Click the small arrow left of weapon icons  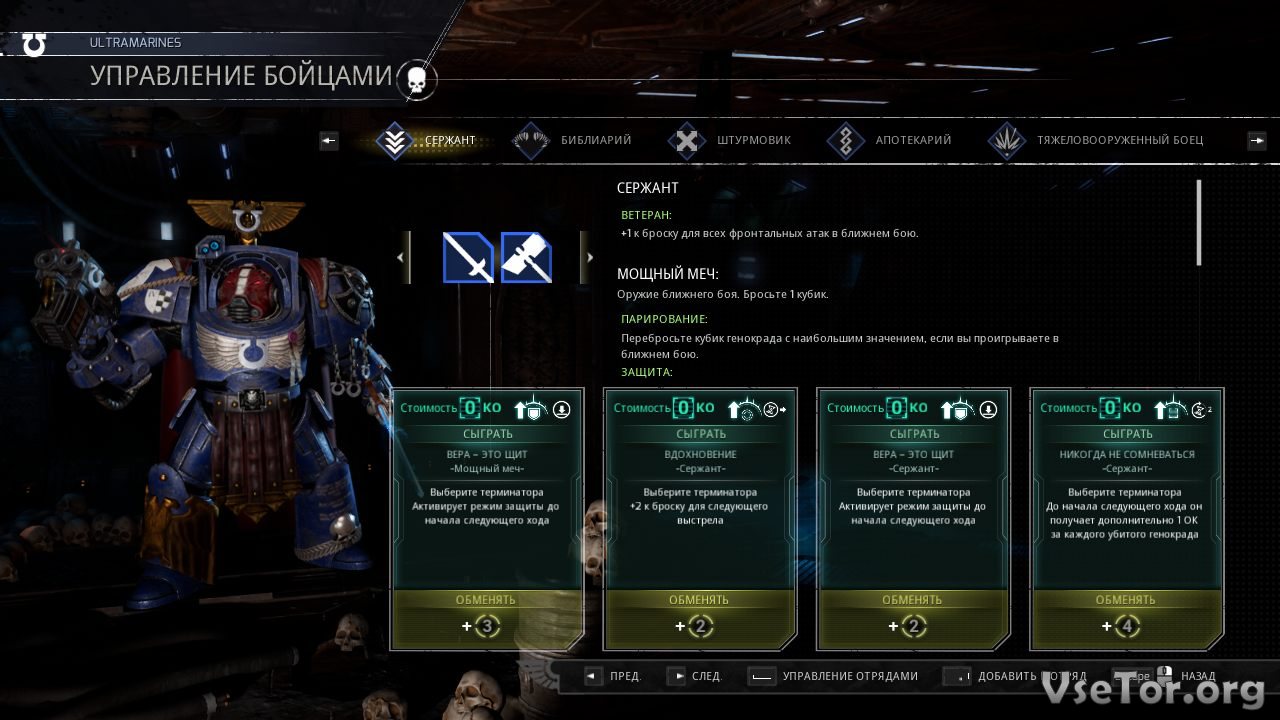tap(403, 258)
